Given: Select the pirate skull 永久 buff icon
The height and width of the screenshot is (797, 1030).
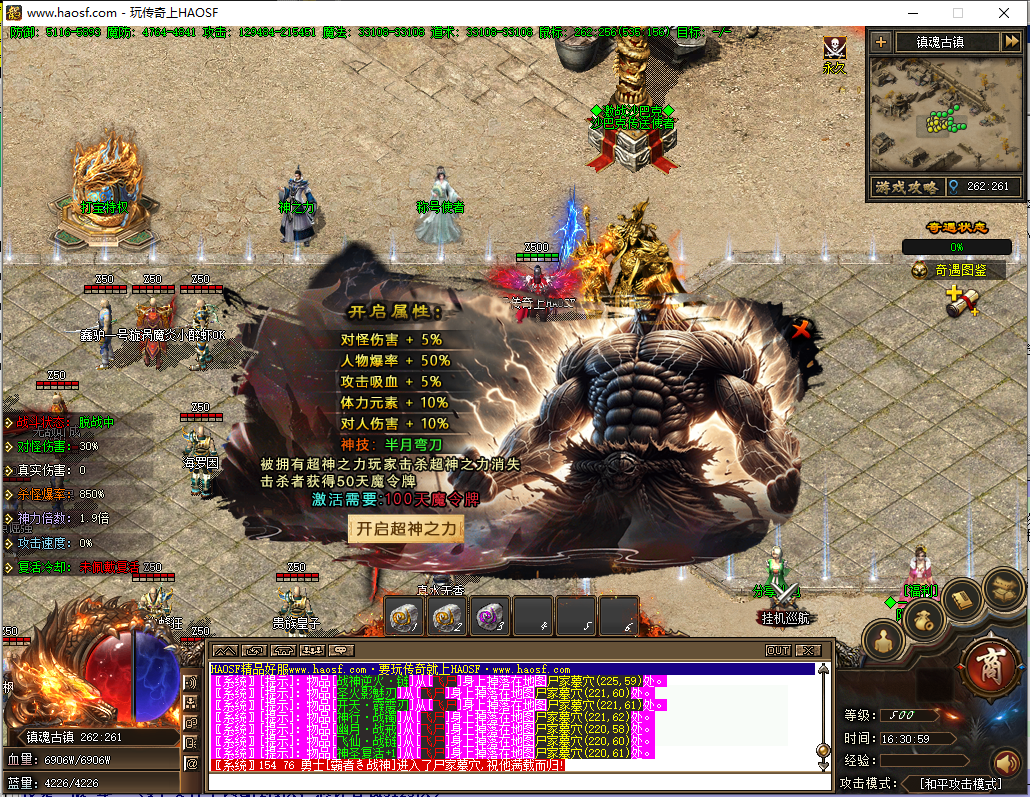Looking at the screenshot, I should [x=835, y=49].
